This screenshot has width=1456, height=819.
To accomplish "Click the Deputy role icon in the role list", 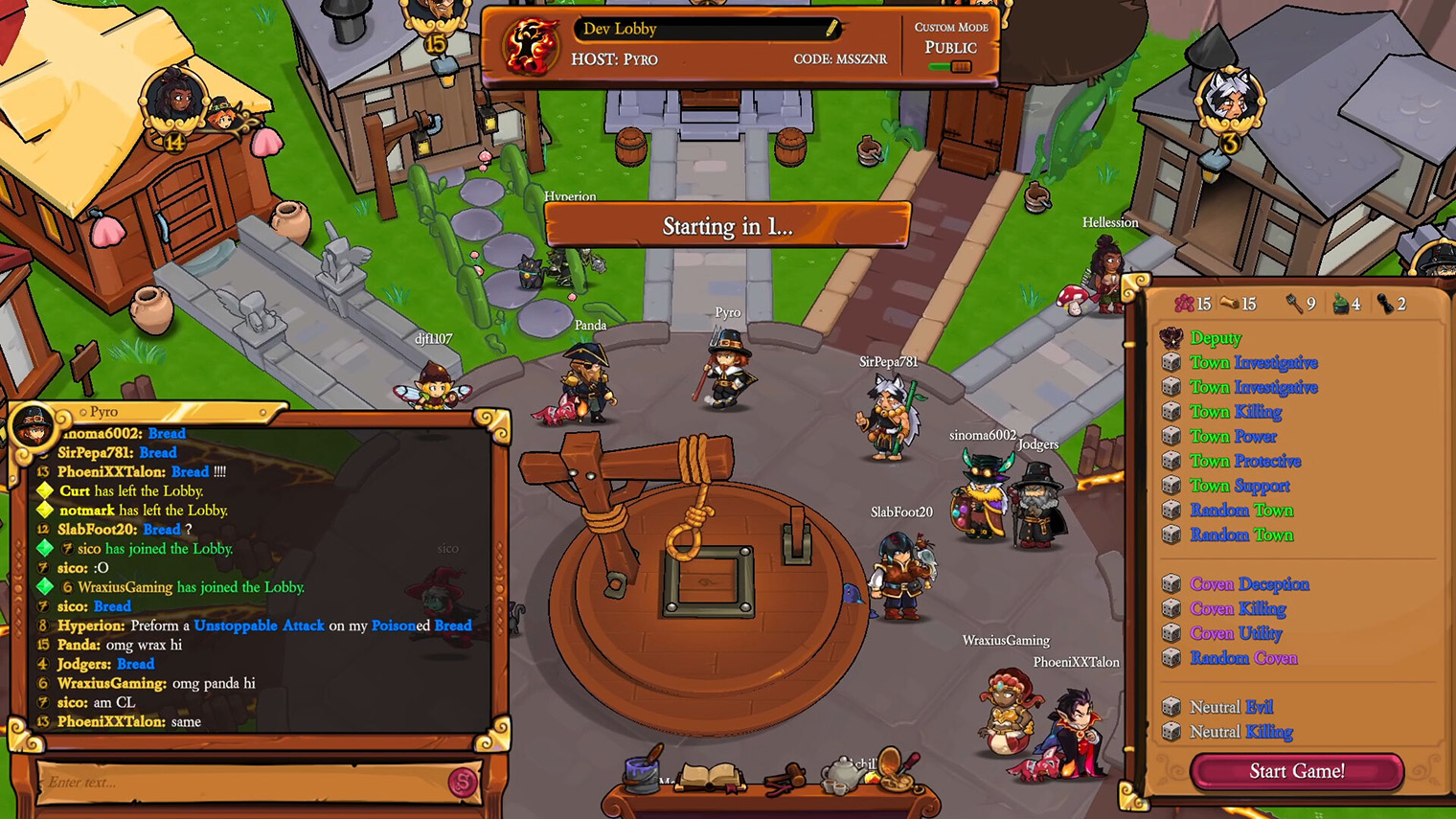I will click(x=1171, y=338).
